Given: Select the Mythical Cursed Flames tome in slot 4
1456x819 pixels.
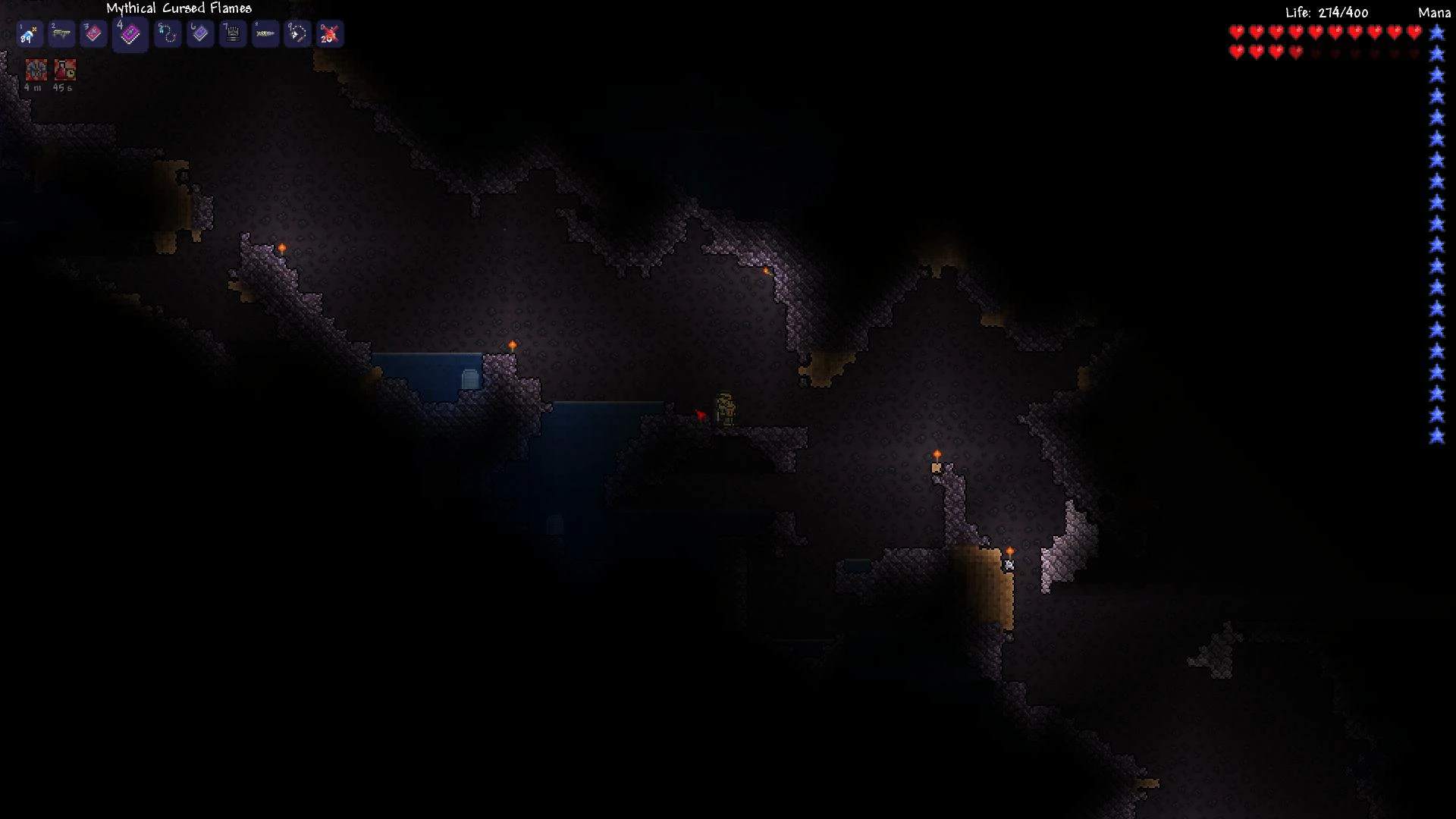Looking at the screenshot, I should tap(129, 35).
